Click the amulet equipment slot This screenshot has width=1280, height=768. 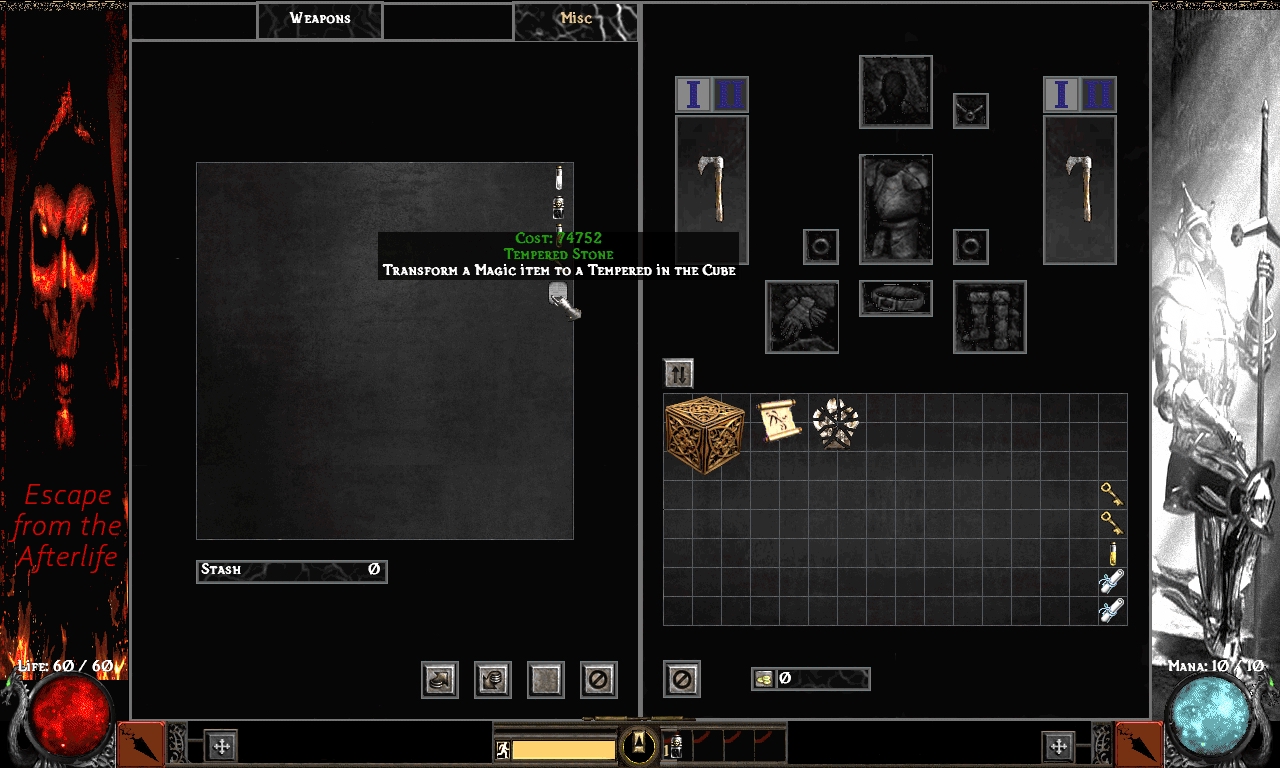(x=970, y=110)
